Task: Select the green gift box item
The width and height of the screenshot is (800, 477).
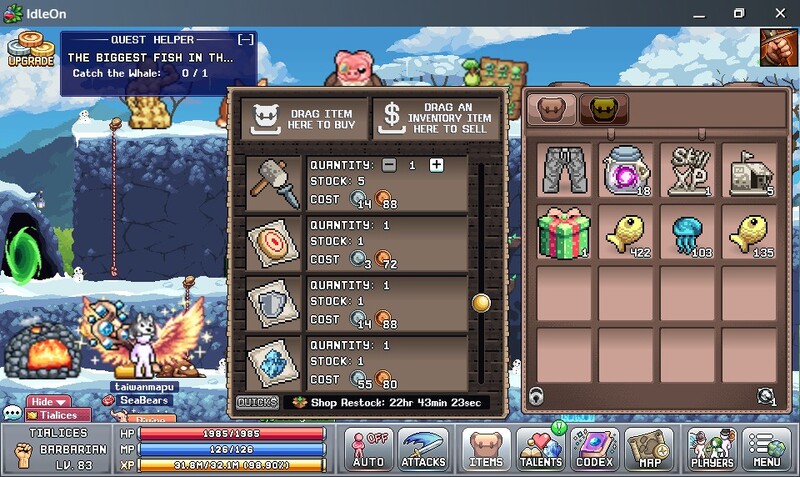Action: point(567,233)
